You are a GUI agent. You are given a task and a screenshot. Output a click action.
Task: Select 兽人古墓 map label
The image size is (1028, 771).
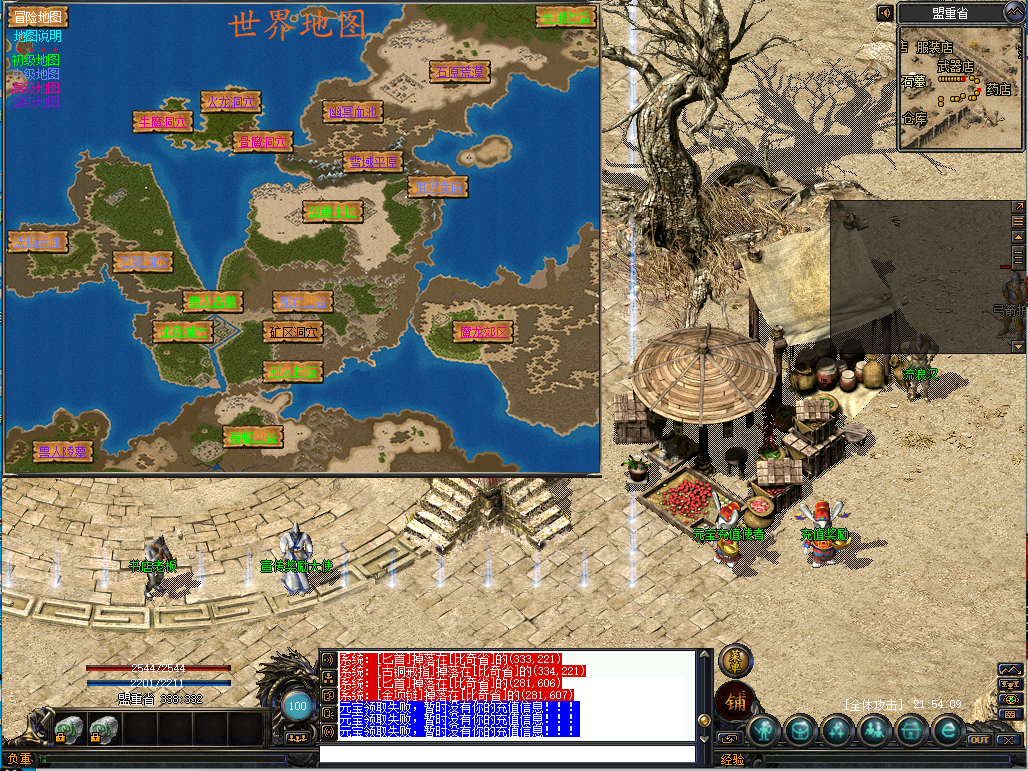(x=213, y=301)
